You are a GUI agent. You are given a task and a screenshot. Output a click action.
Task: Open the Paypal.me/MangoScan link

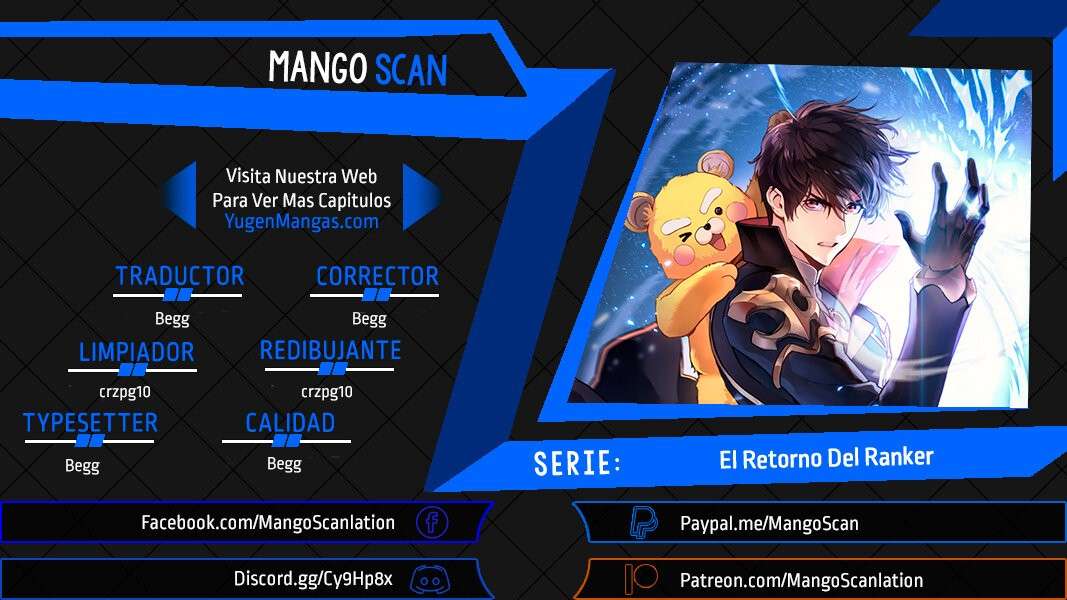pyautogui.click(x=768, y=523)
